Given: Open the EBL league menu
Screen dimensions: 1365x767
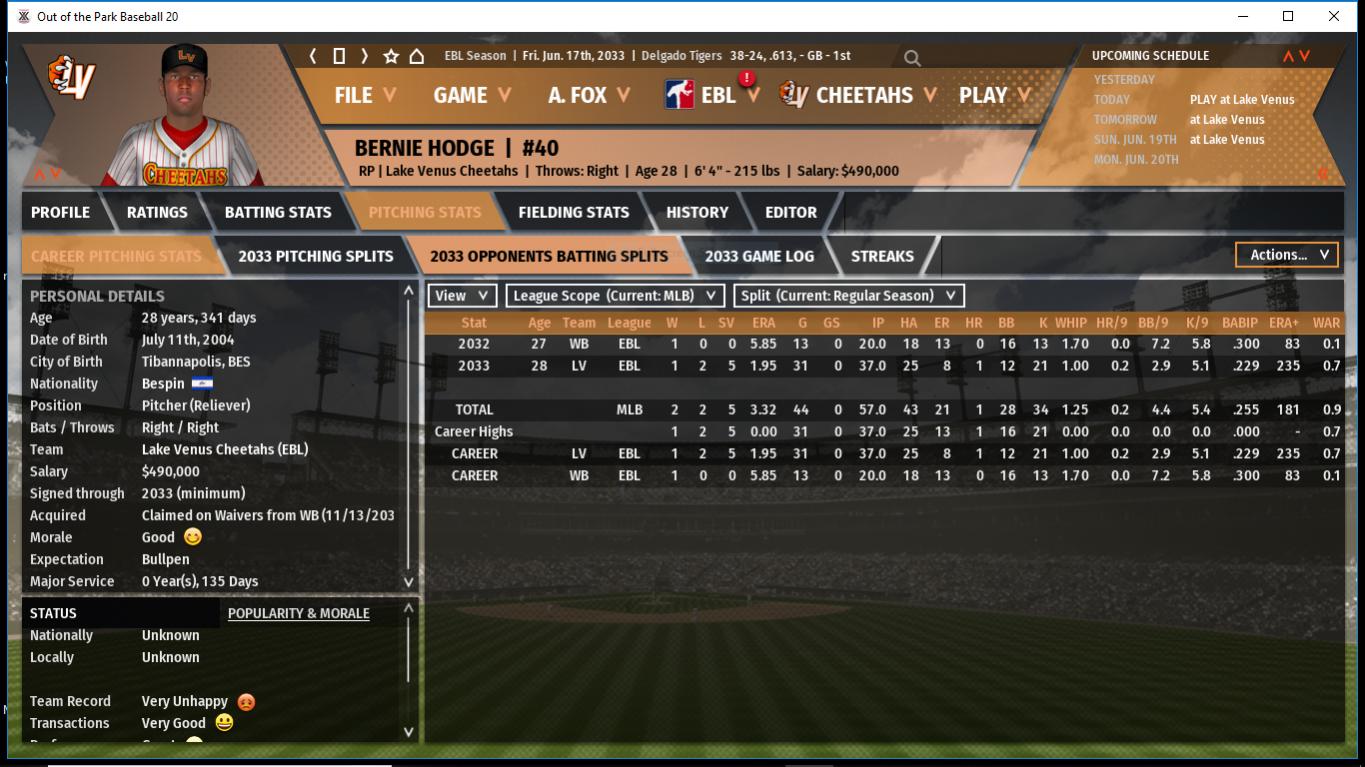Looking at the screenshot, I should pos(715,95).
